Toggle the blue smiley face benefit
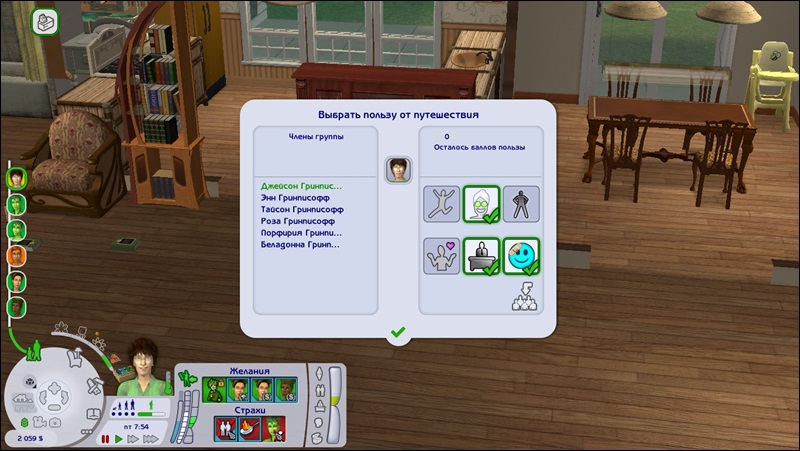This screenshot has width=800, height=451. tap(520, 255)
